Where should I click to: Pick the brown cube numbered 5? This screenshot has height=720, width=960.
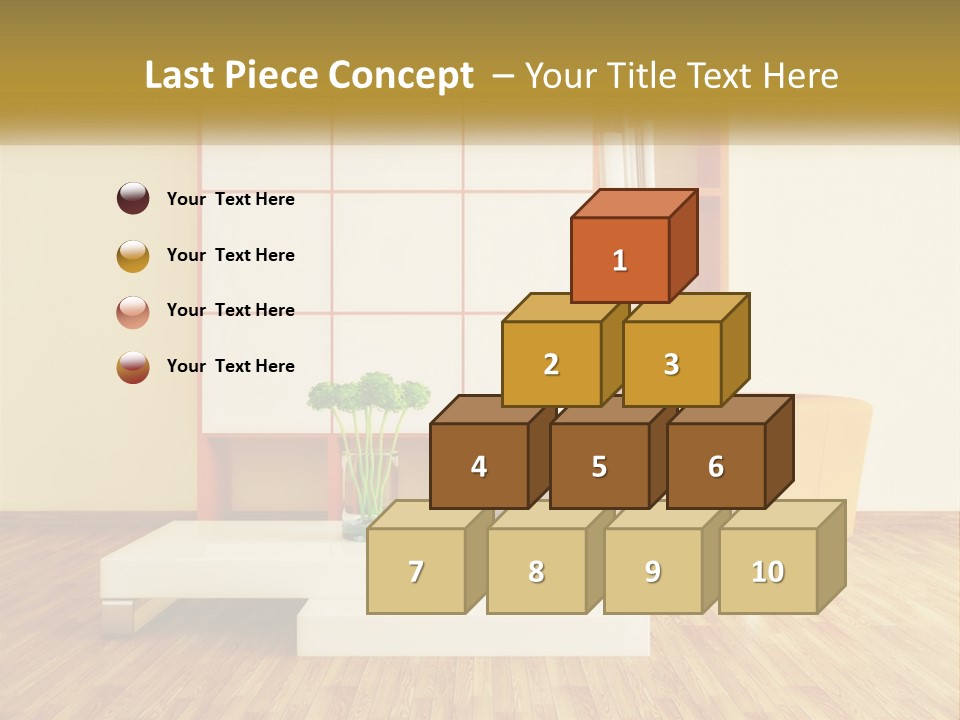(599, 466)
